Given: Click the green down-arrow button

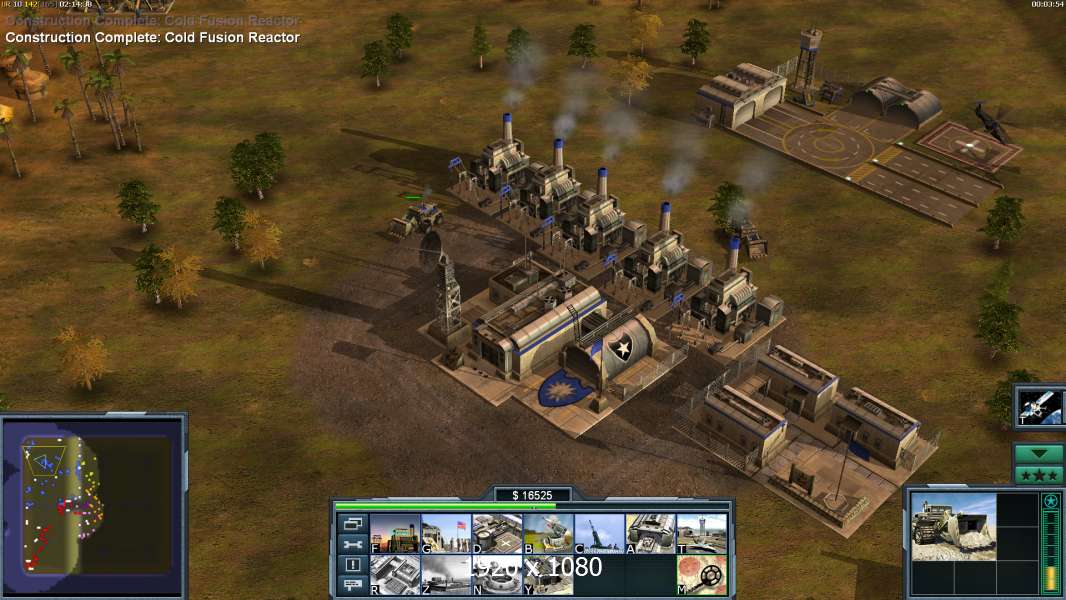Looking at the screenshot, I should click(1039, 453).
